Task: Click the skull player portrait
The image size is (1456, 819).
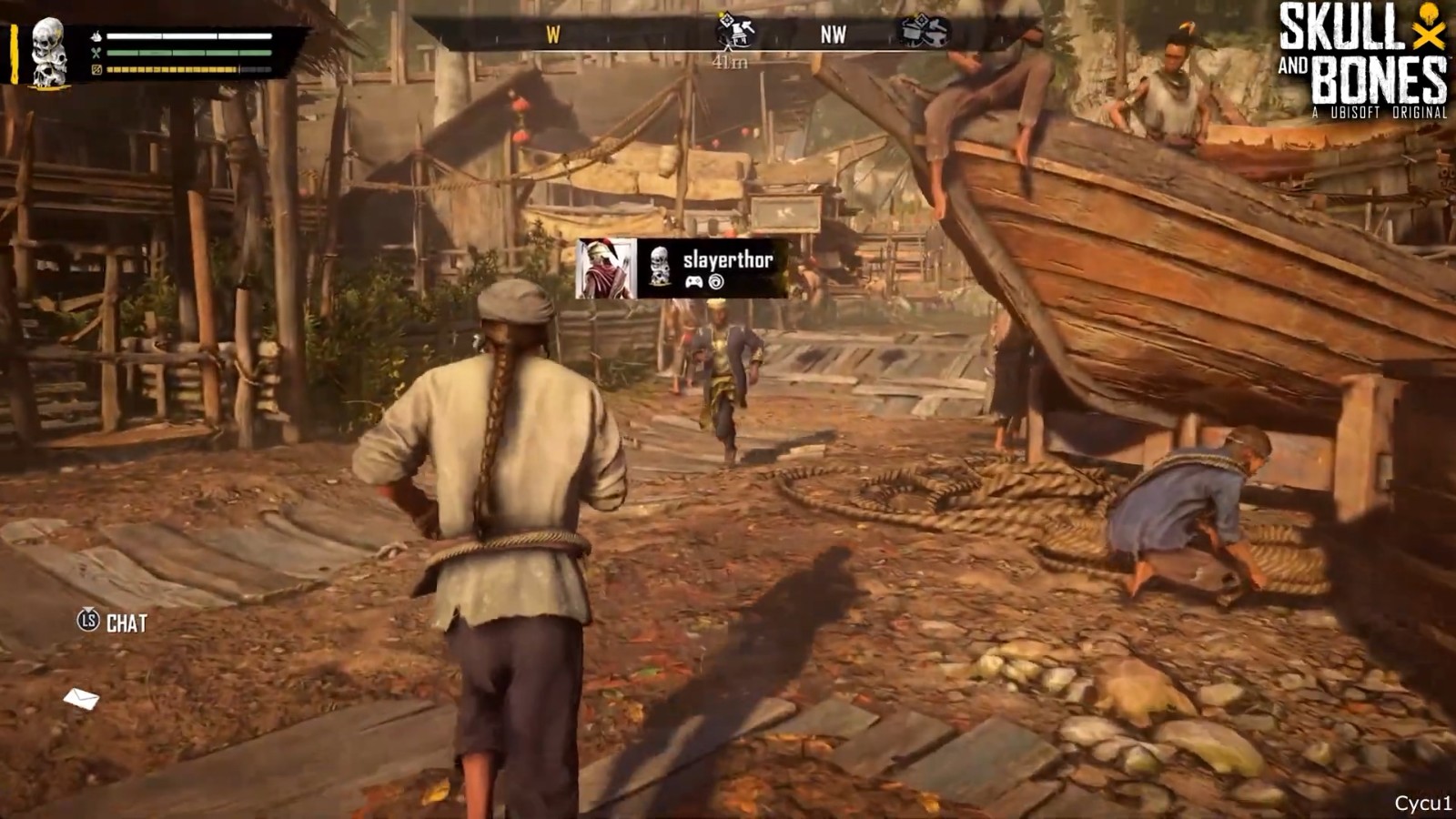Action: click(50, 53)
